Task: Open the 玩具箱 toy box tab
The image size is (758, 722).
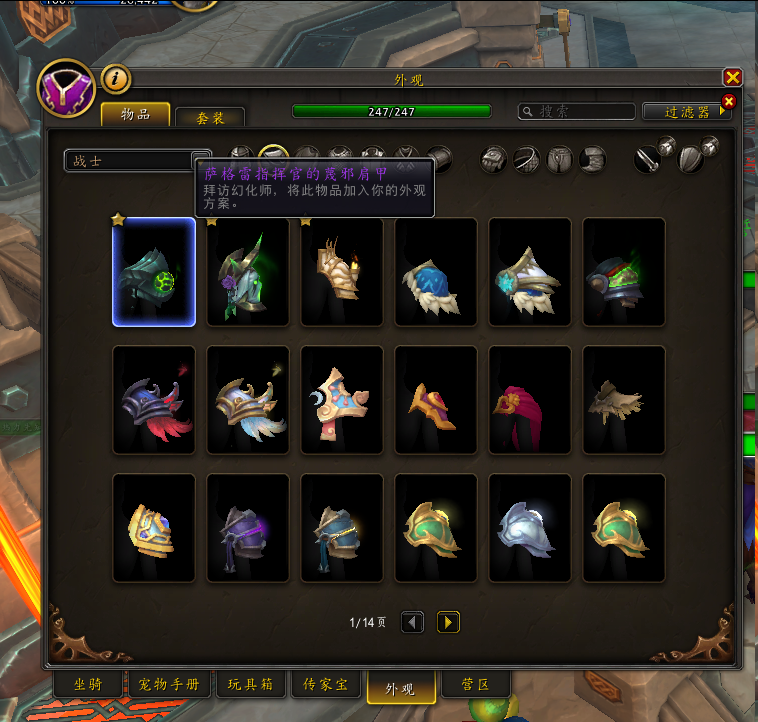Action: tap(251, 685)
